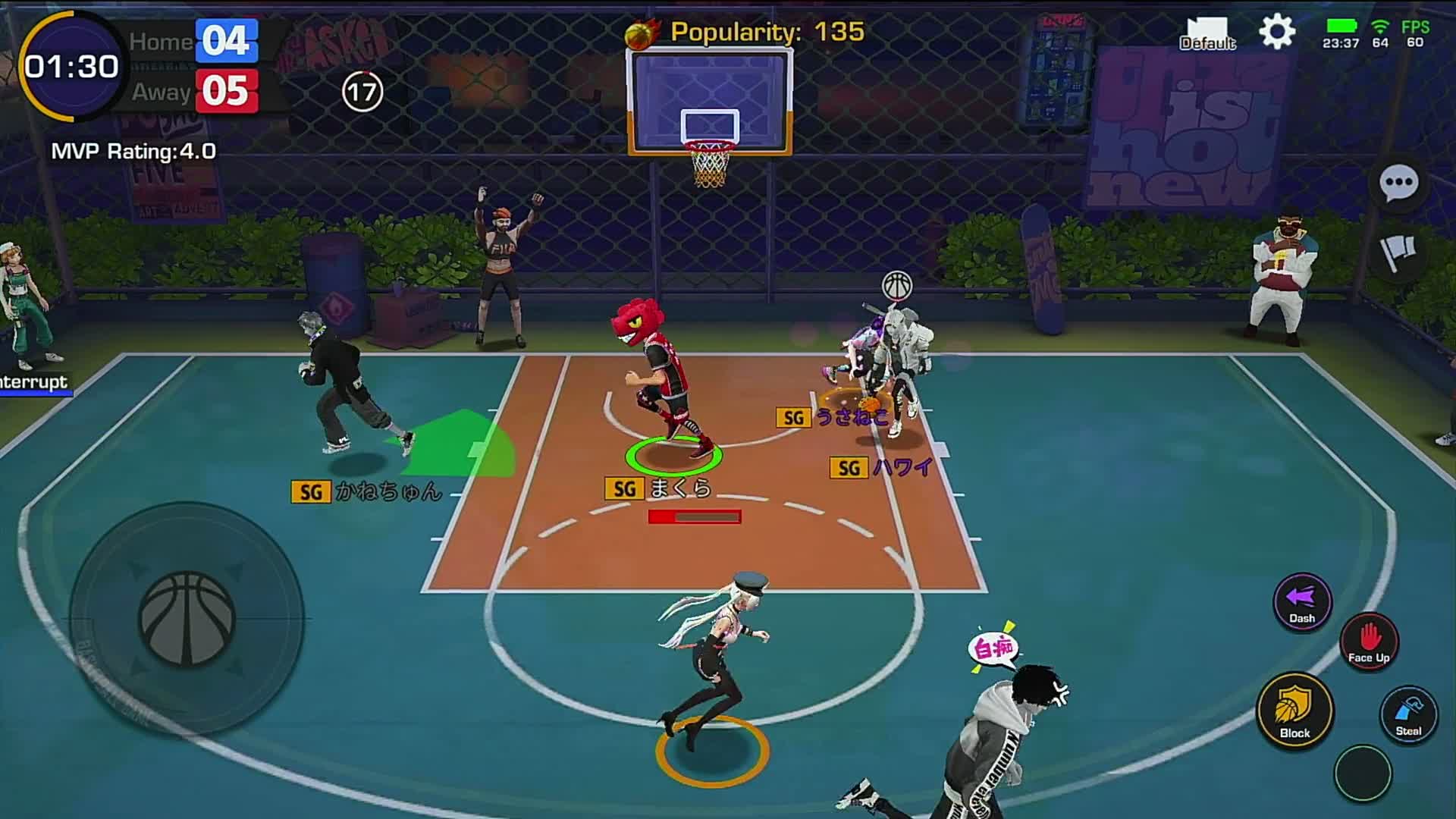Tap the Default camera view button
1456x819 pixels.
pos(1207,34)
